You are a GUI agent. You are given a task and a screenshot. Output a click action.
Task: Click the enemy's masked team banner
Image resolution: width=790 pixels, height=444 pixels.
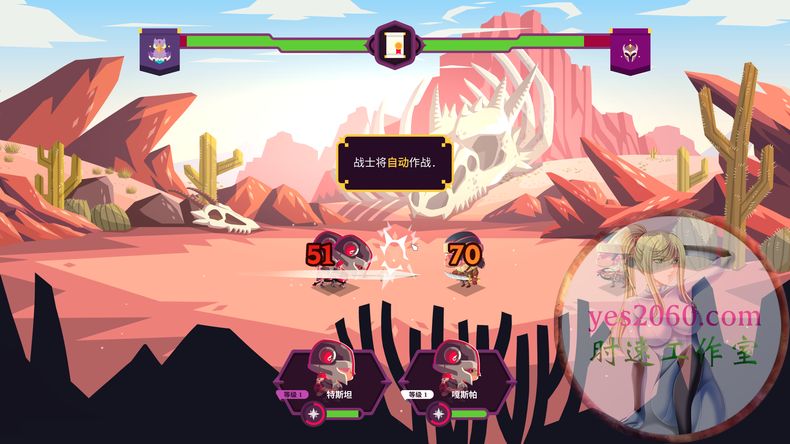coord(630,49)
